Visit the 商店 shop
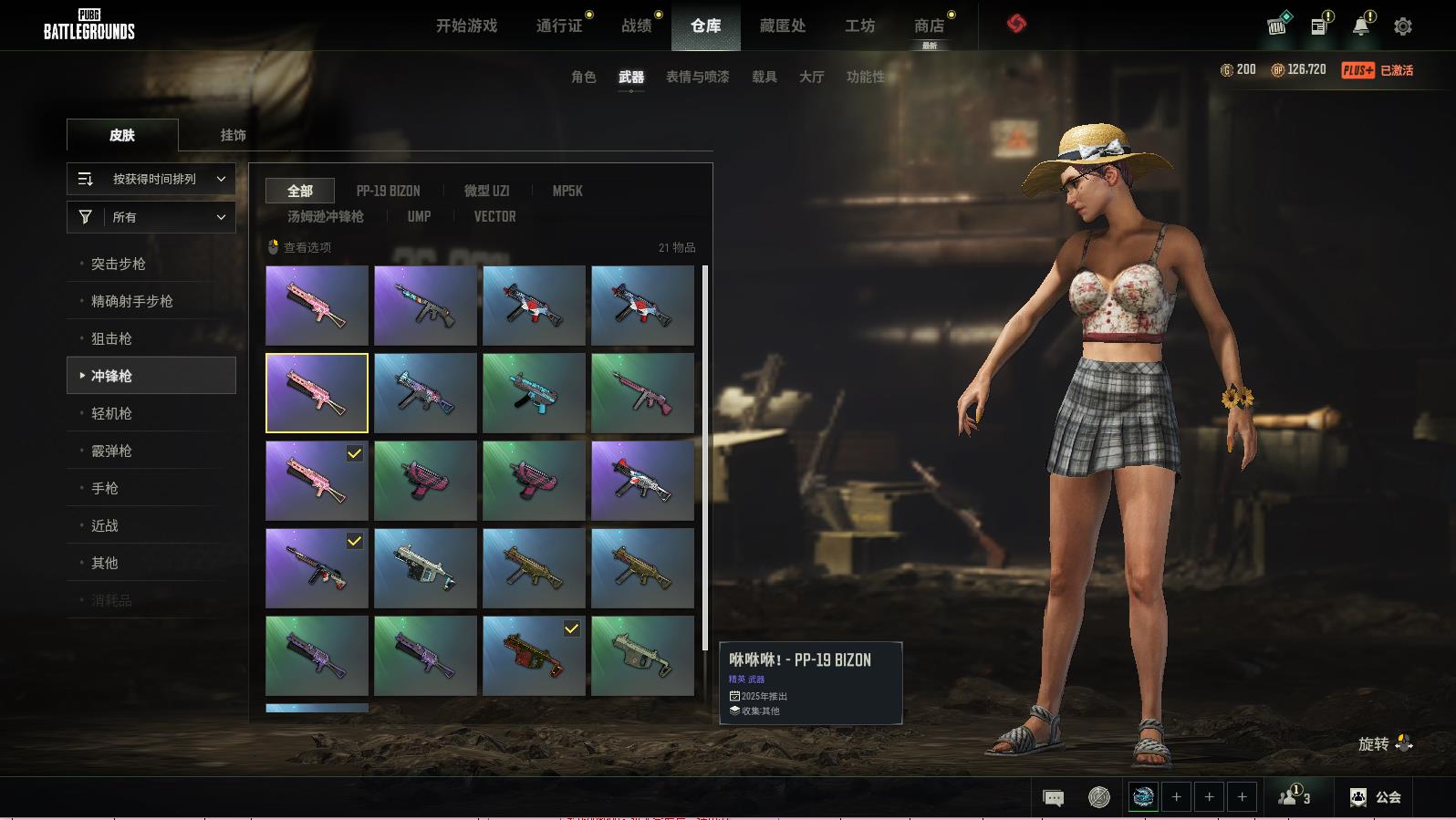 click(929, 26)
